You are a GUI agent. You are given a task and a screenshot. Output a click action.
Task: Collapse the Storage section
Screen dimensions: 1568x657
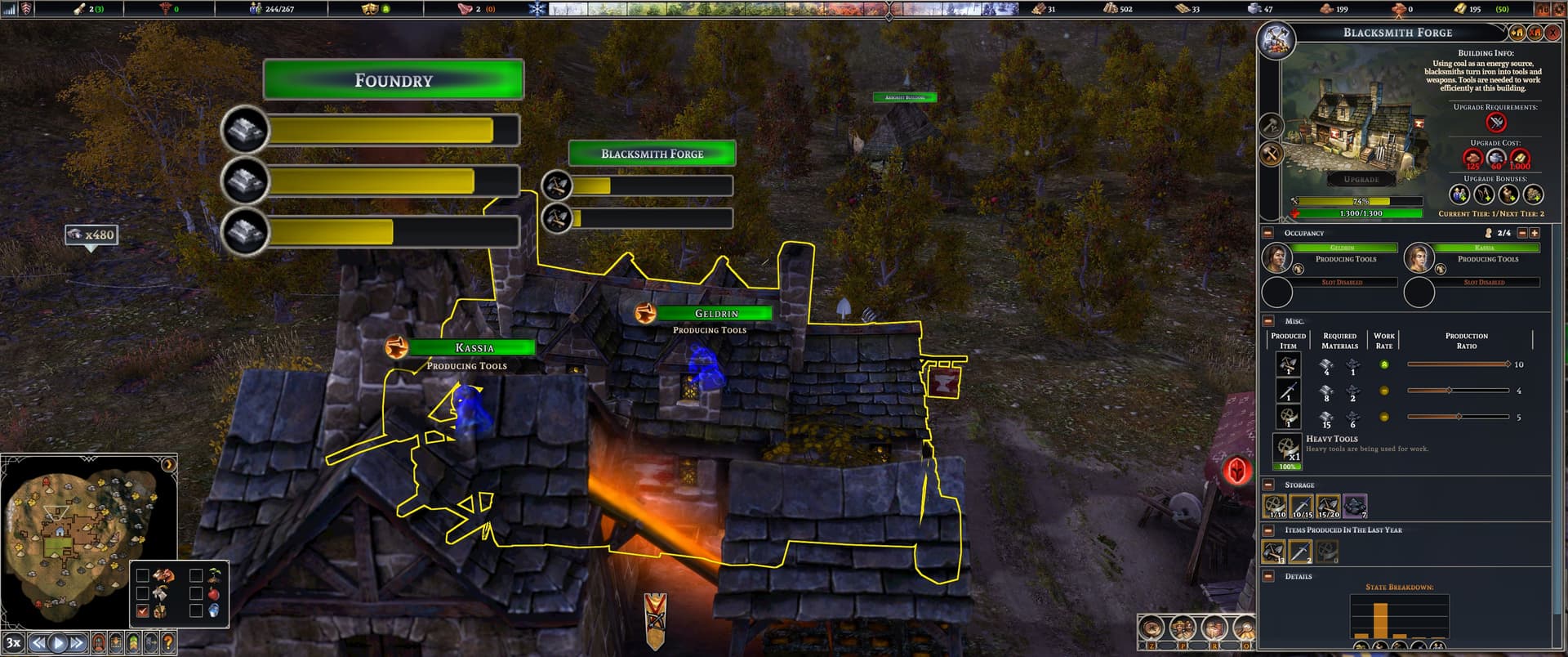1268,485
